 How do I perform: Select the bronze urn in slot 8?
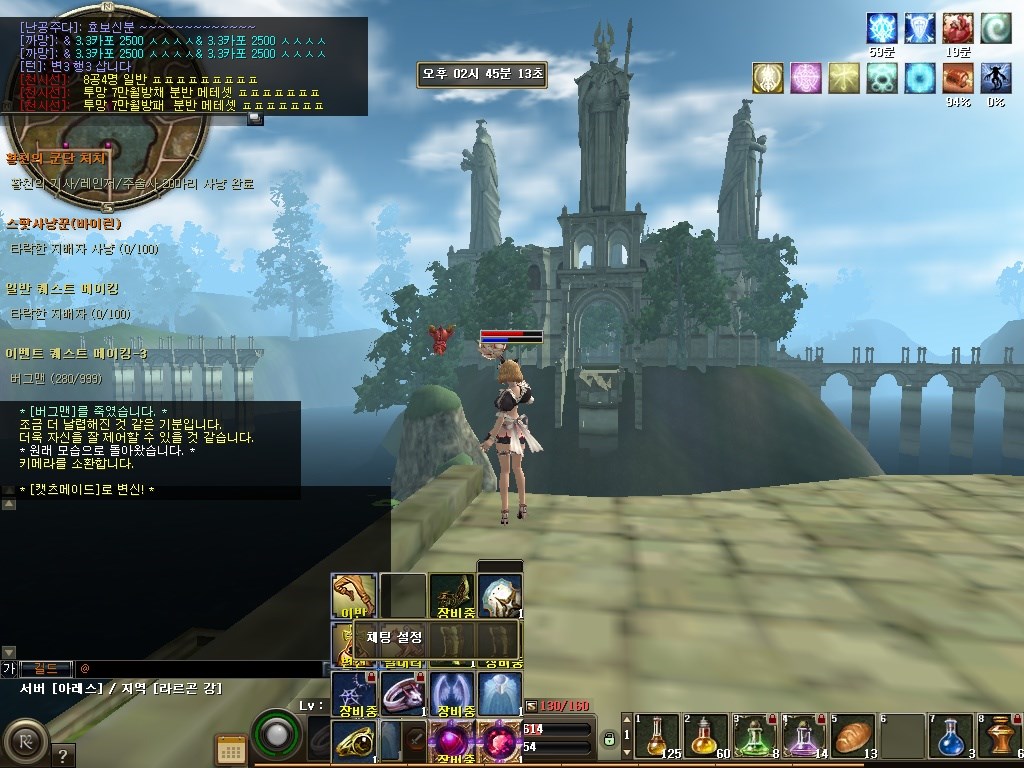(x=999, y=737)
